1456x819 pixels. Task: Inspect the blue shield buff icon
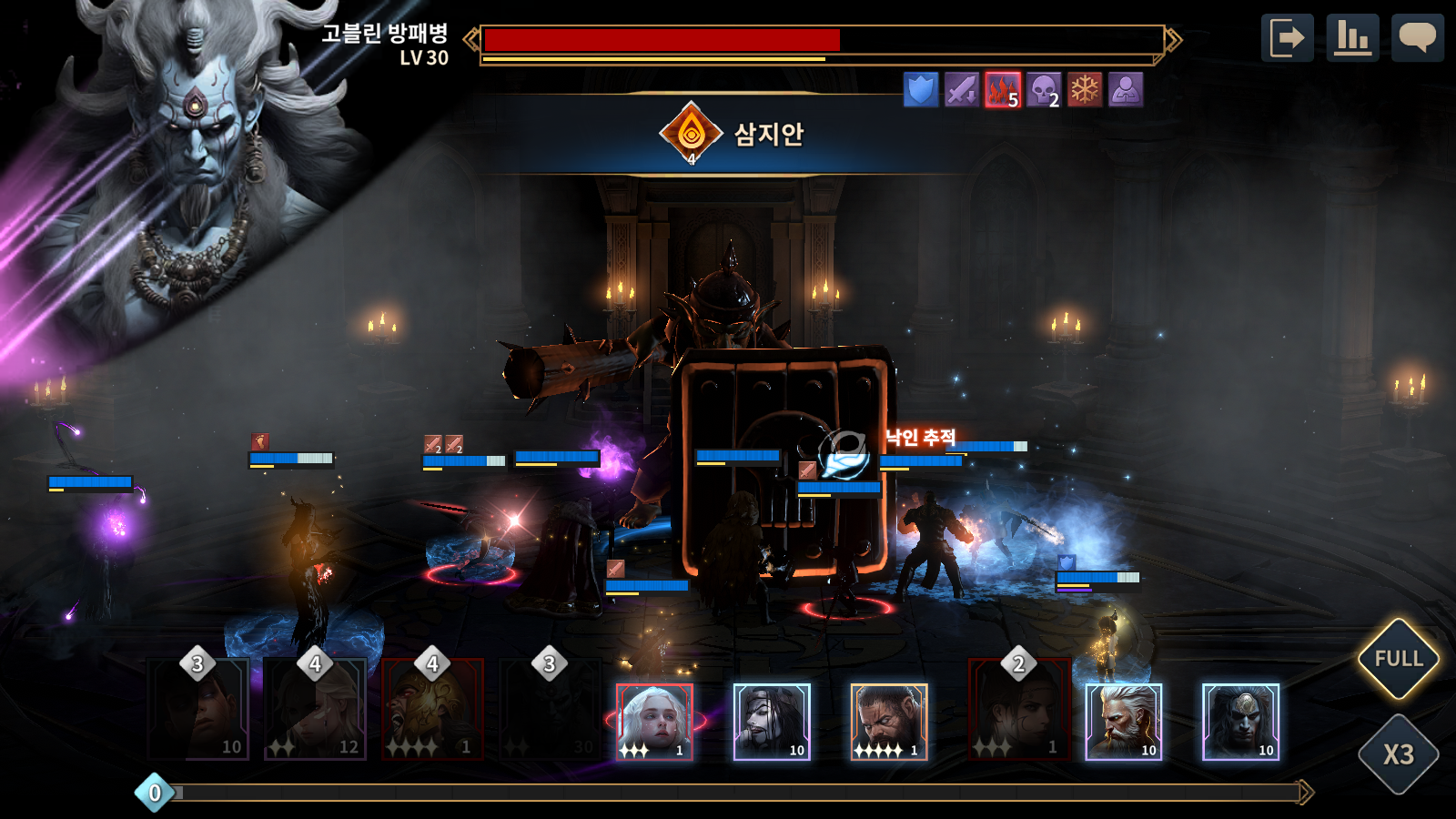(x=921, y=90)
